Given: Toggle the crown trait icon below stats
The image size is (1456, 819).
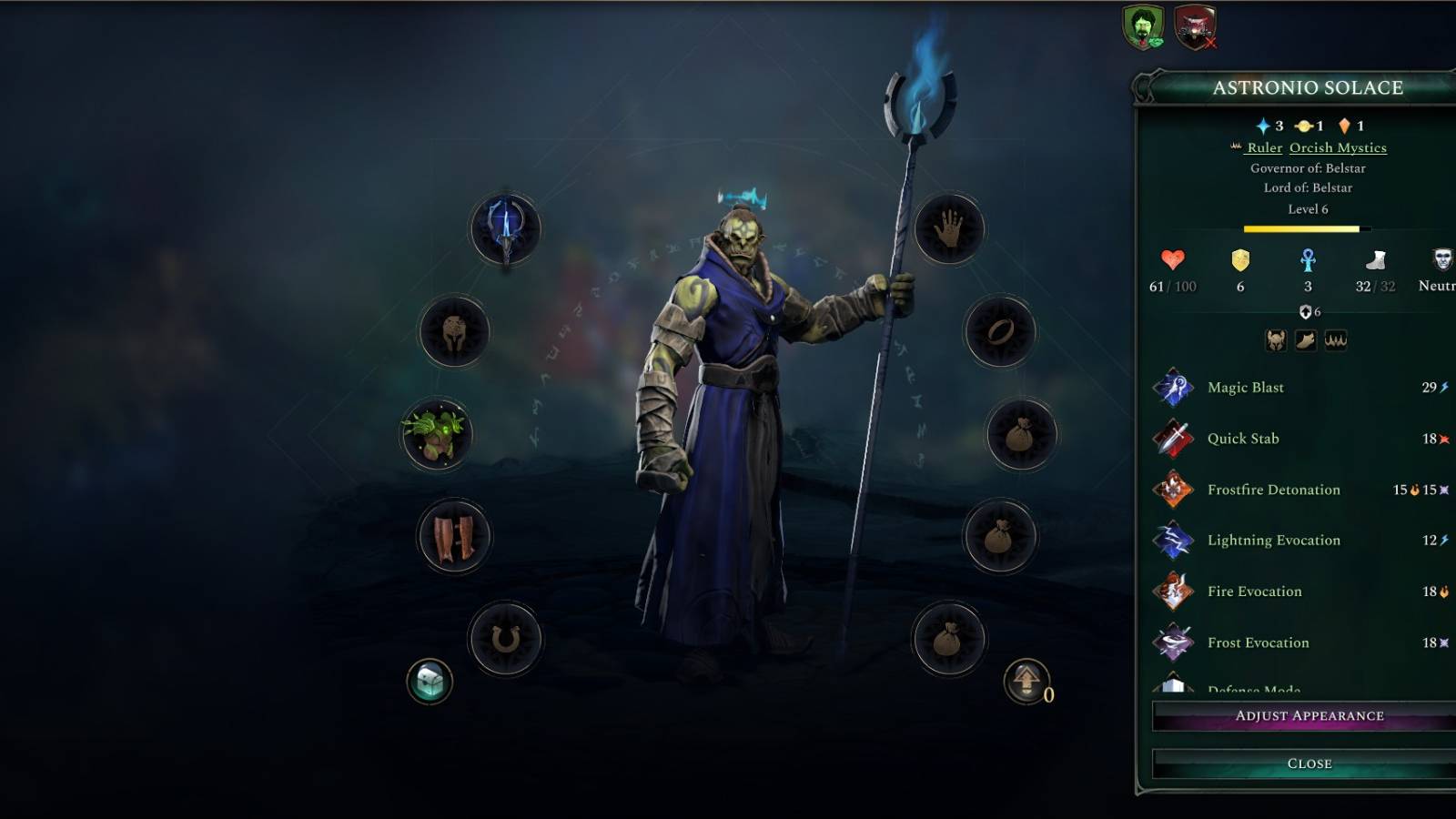Looking at the screenshot, I should (1336, 340).
